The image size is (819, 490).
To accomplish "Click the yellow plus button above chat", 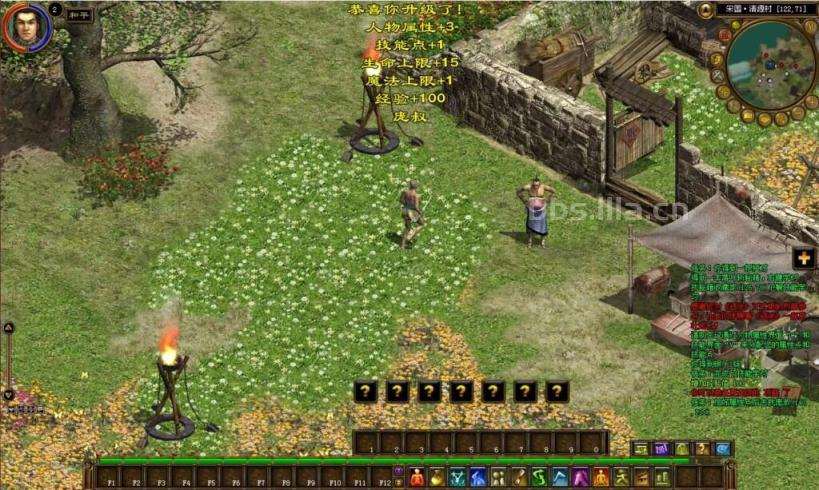I will coord(803,257).
